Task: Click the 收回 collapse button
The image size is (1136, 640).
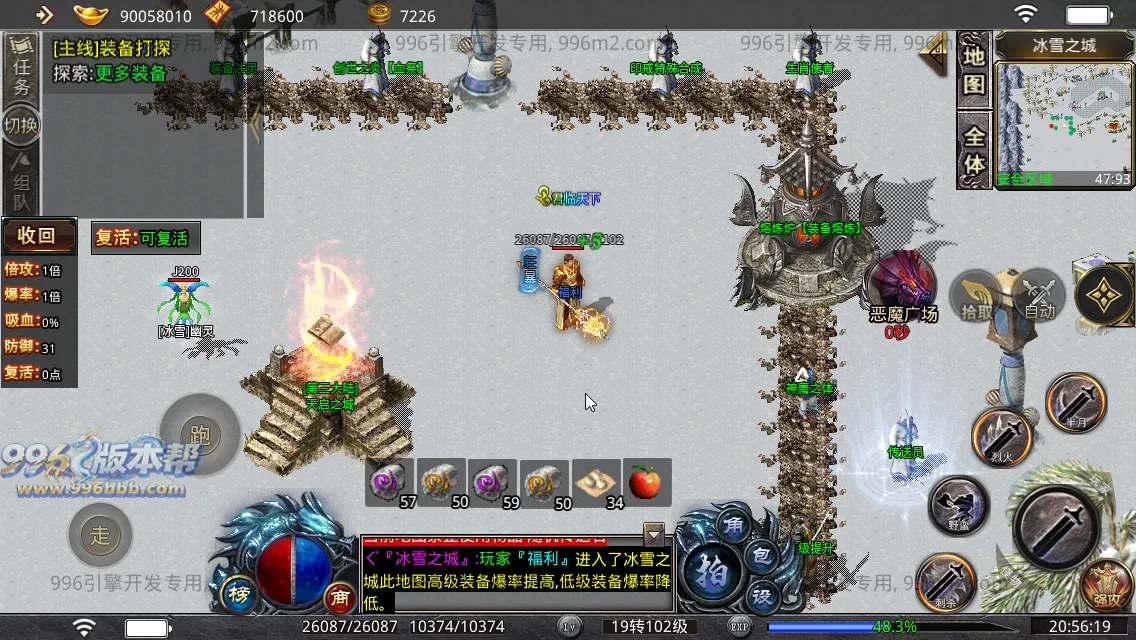Action: click(38, 236)
